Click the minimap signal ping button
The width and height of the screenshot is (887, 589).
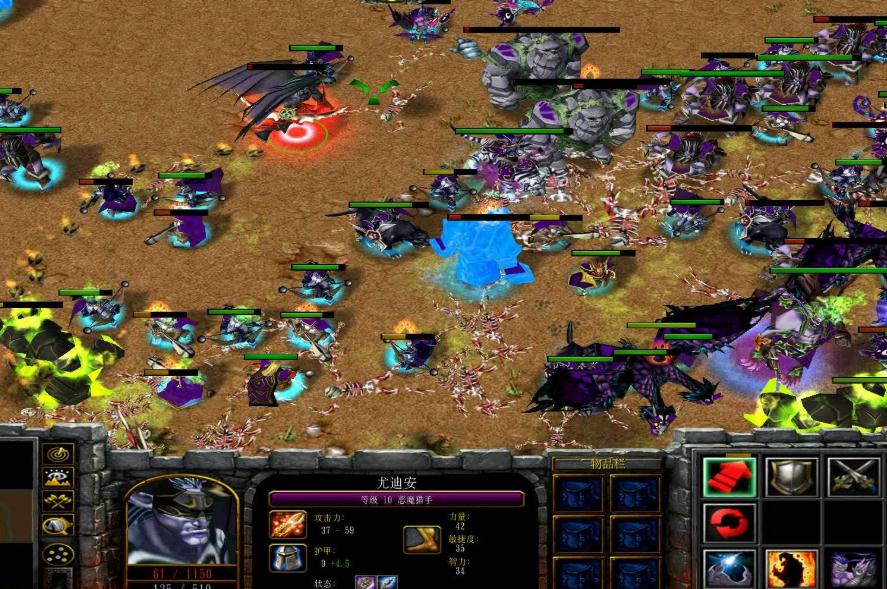[x=59, y=456]
